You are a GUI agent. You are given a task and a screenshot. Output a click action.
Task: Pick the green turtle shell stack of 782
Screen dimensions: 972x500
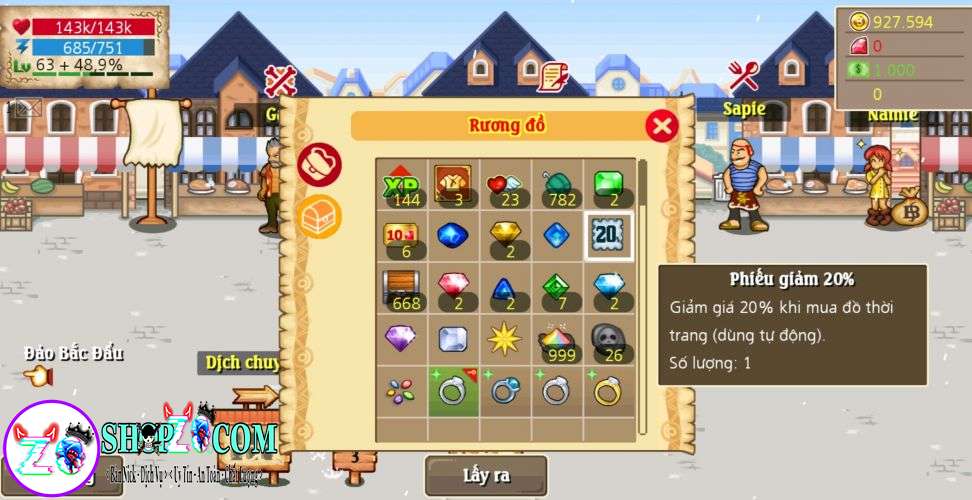pyautogui.click(x=556, y=184)
